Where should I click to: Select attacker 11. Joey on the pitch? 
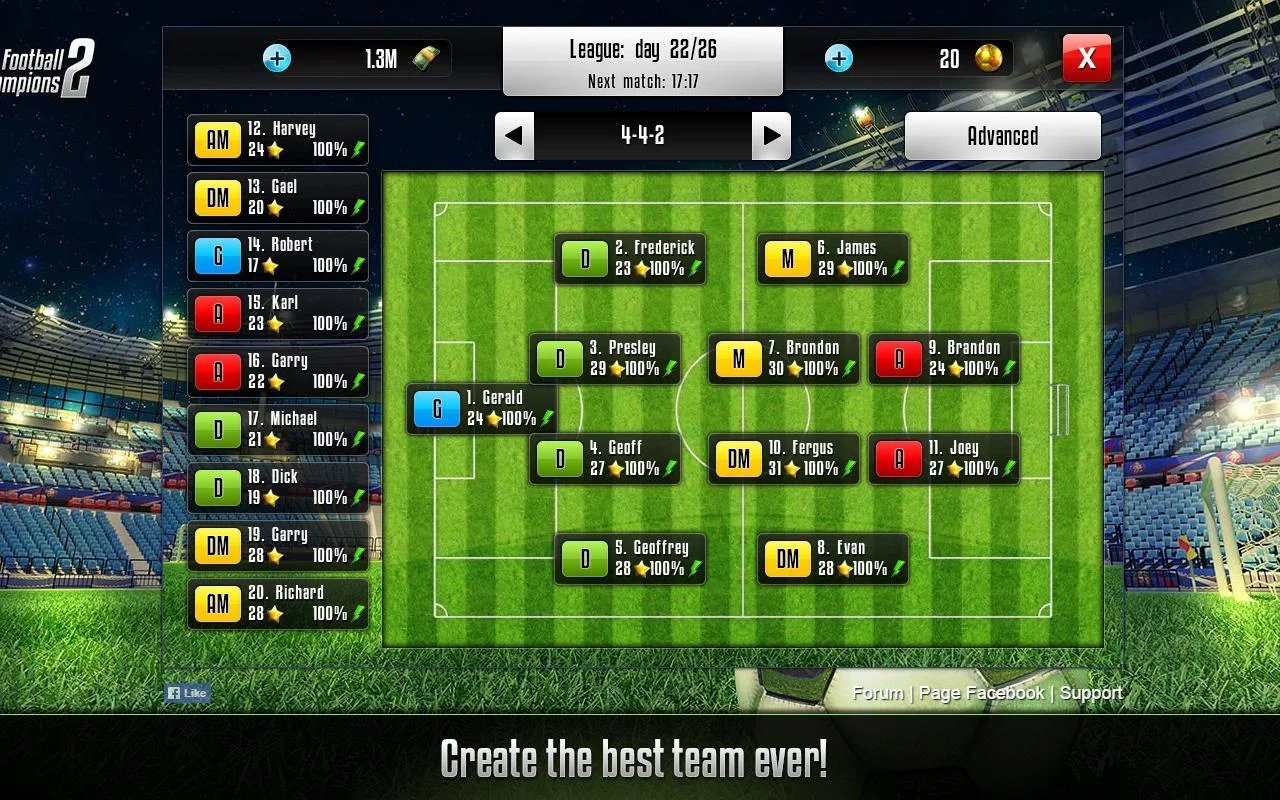[944, 459]
